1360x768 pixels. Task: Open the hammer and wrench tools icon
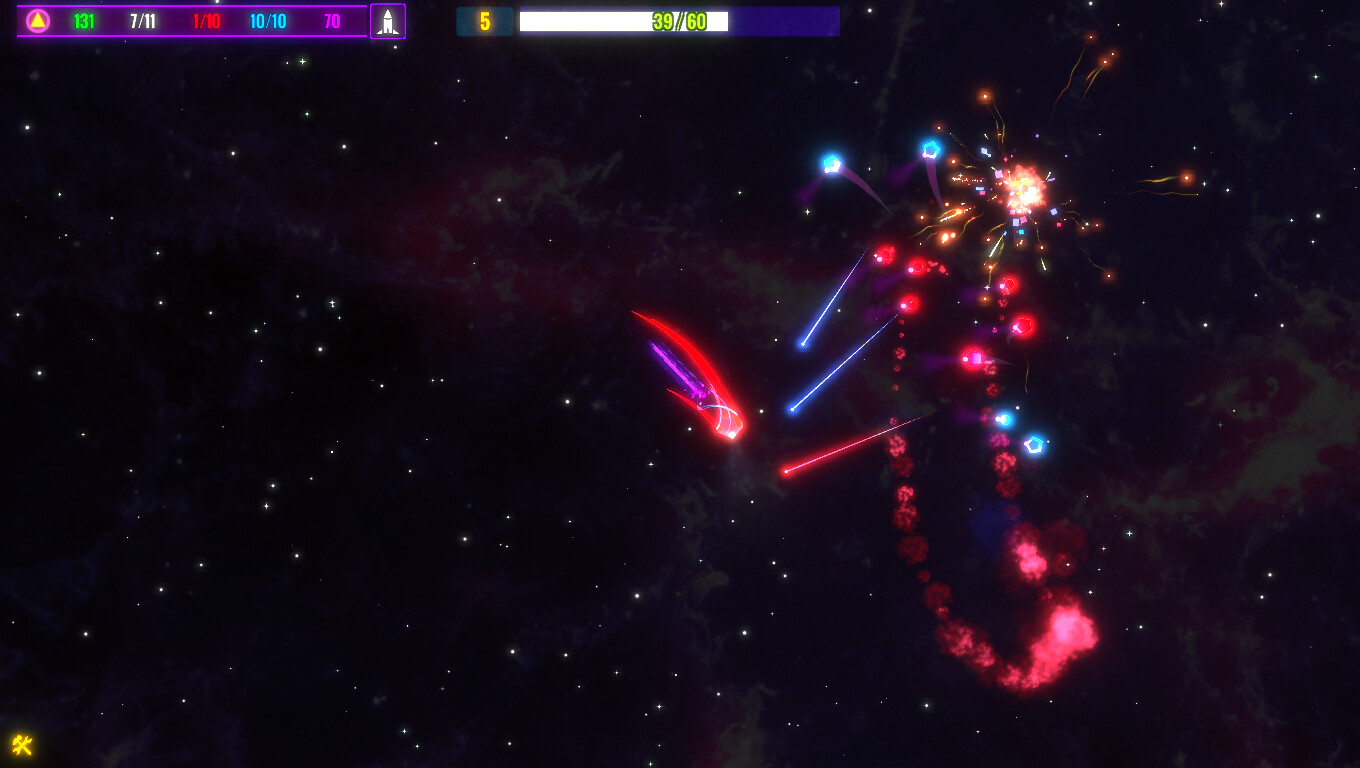click(x=22, y=744)
